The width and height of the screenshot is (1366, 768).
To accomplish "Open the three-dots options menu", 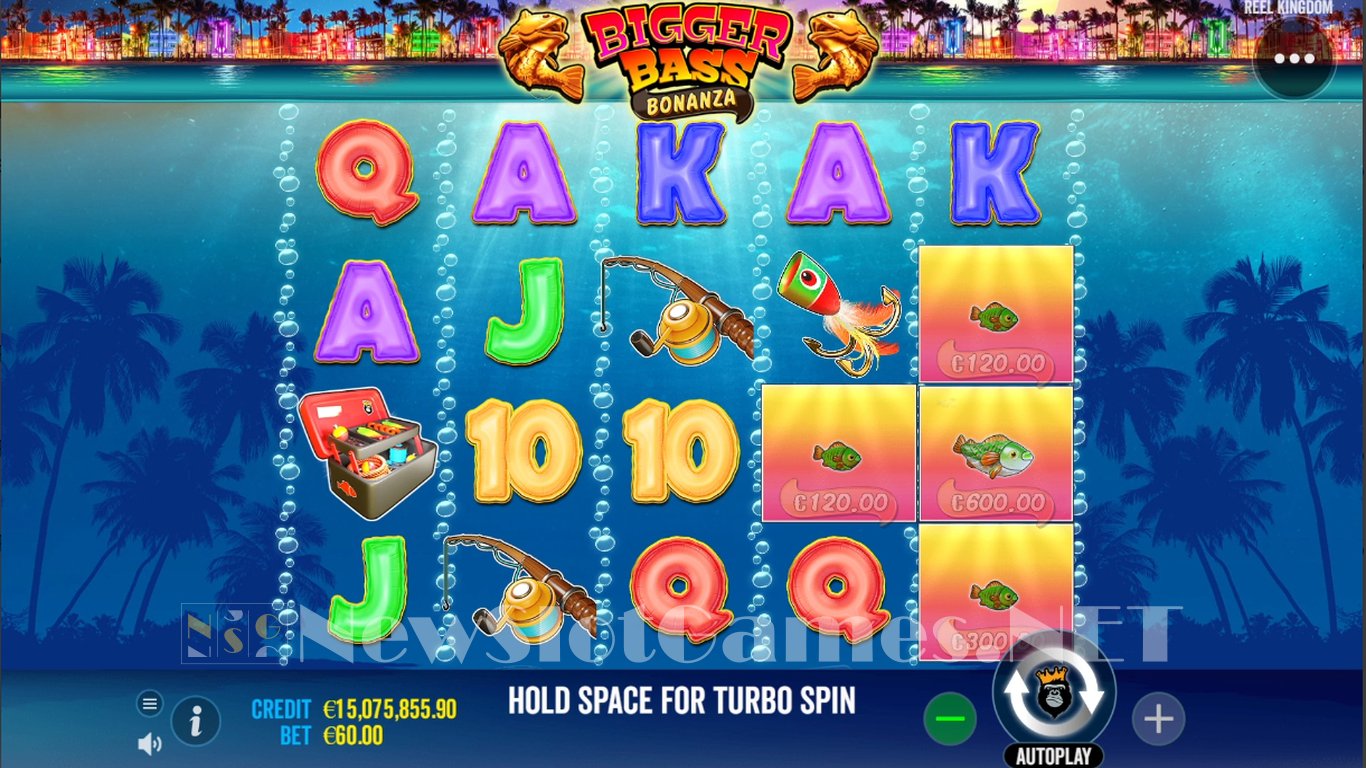I will tap(1294, 58).
